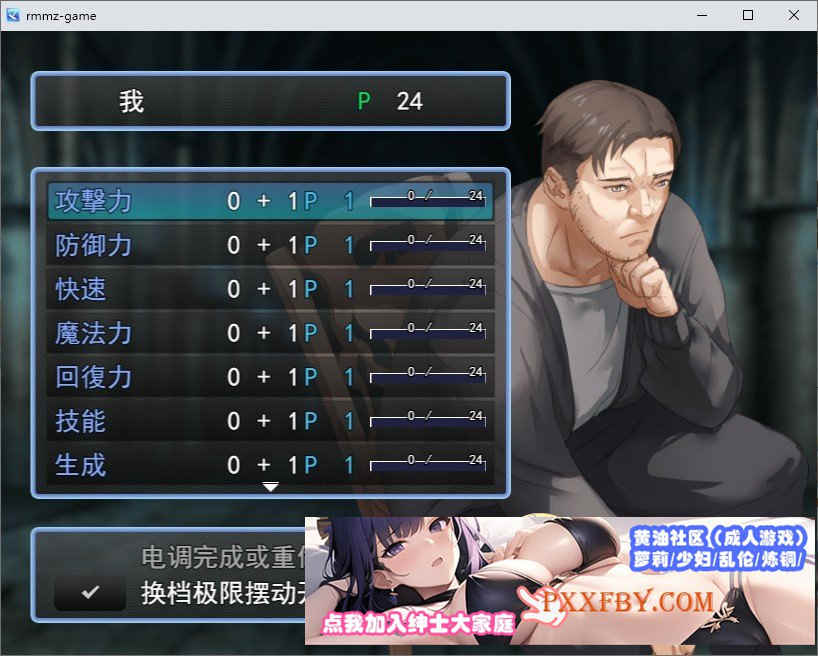Minimize the game window

pos(702,15)
